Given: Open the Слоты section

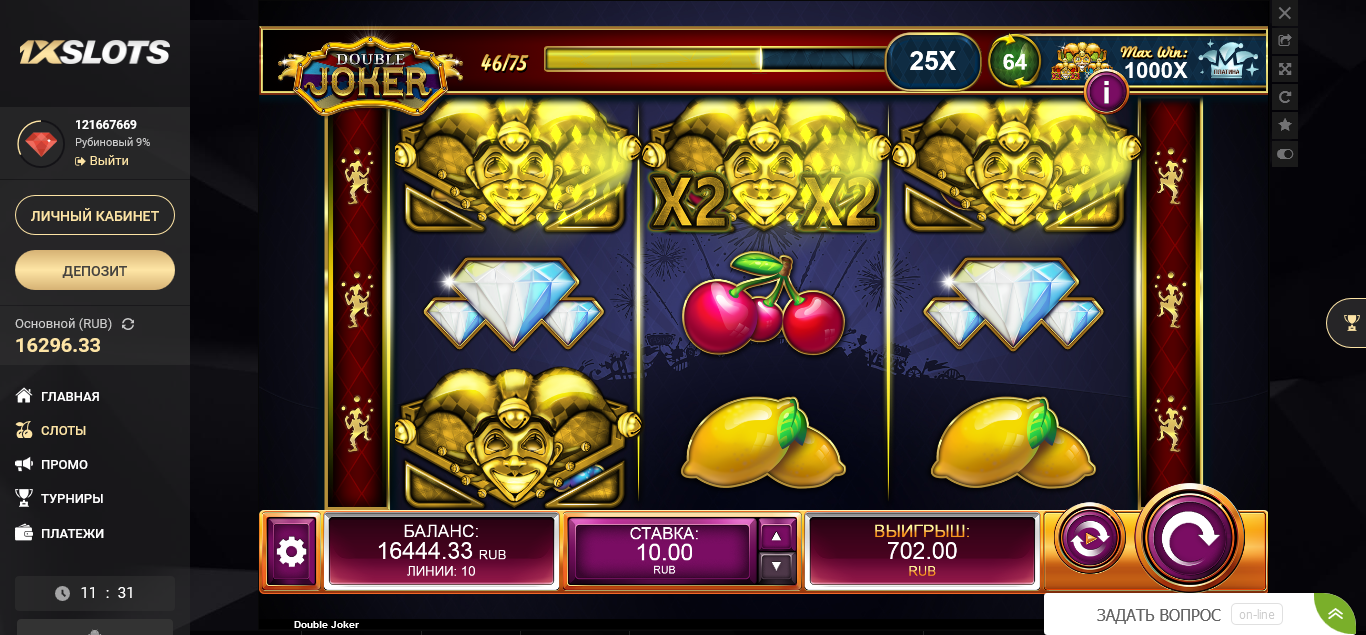Looking at the screenshot, I should click(x=63, y=430).
